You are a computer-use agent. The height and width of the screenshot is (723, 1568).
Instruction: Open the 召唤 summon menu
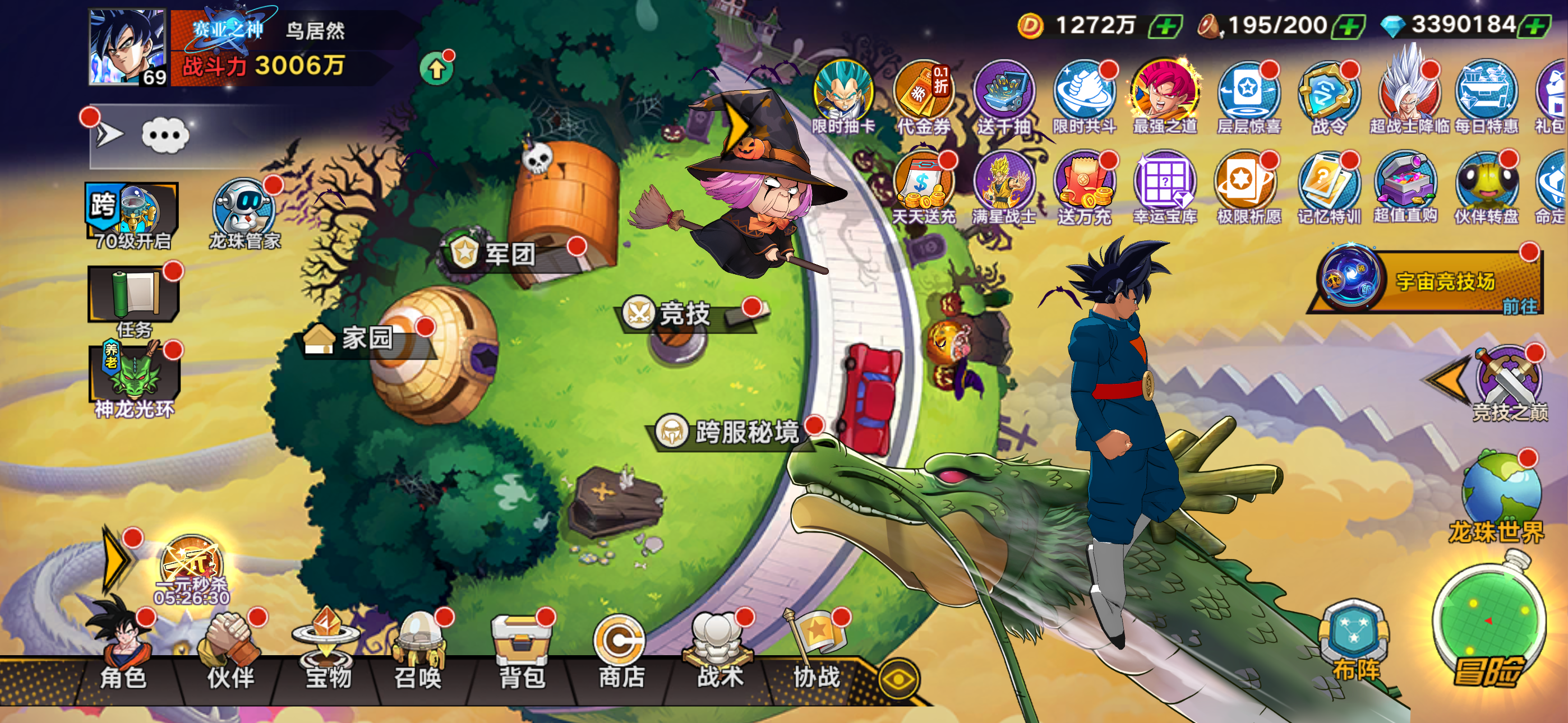[418, 652]
